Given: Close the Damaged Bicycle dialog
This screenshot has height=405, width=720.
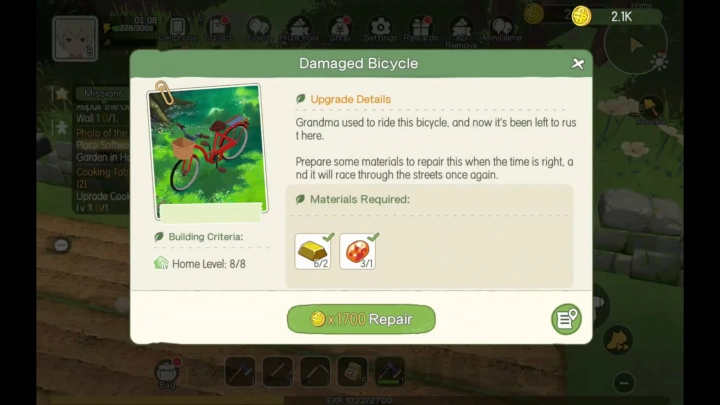Looking at the screenshot, I should point(578,64).
